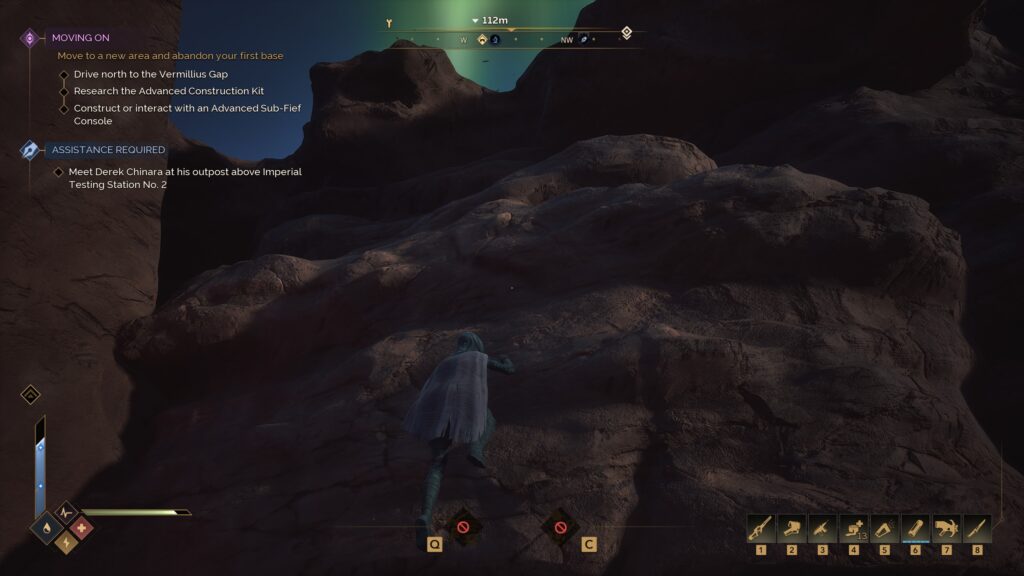Click the white stacked-diamond marker on compass

point(626,32)
